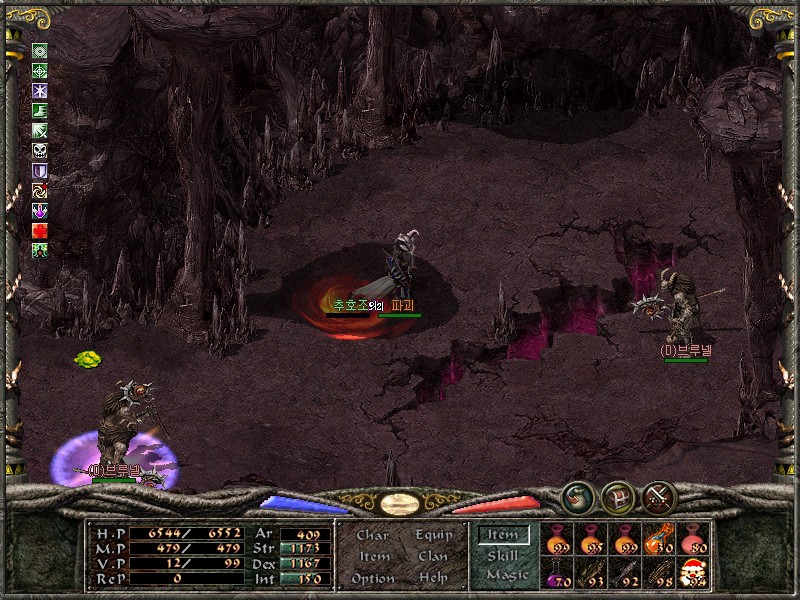Image resolution: width=800 pixels, height=600 pixels.
Task: Select the highlighted Item tab above Skill
Action: pos(503,536)
